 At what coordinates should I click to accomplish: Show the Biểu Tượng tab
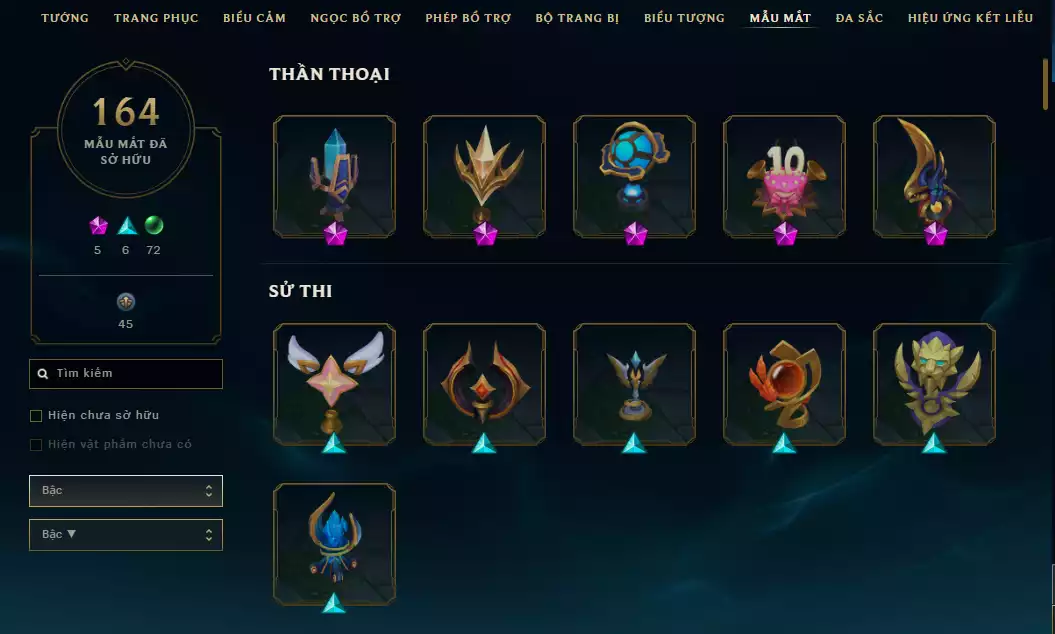[x=684, y=18]
